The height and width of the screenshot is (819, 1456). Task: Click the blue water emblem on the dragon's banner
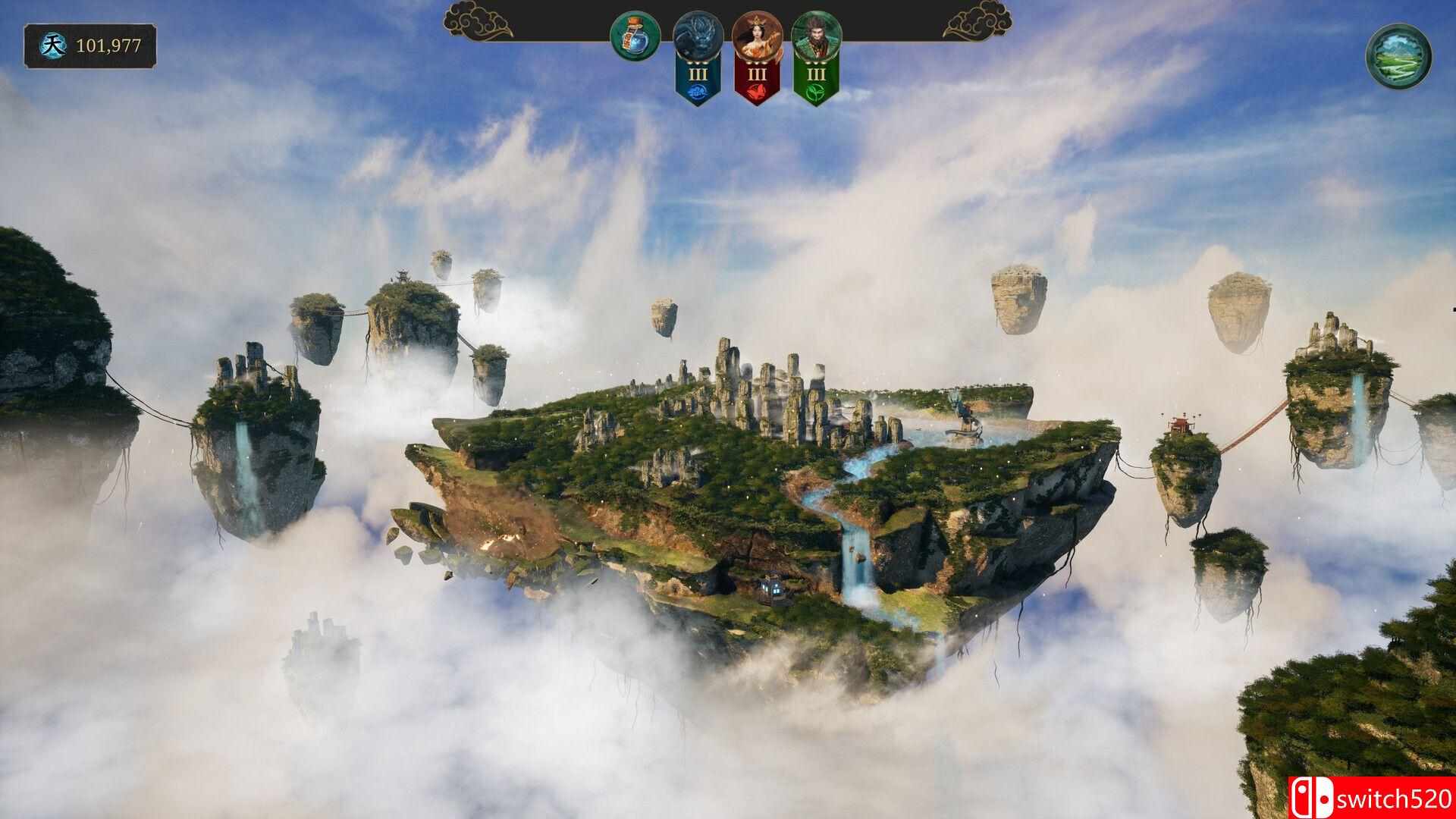click(698, 91)
